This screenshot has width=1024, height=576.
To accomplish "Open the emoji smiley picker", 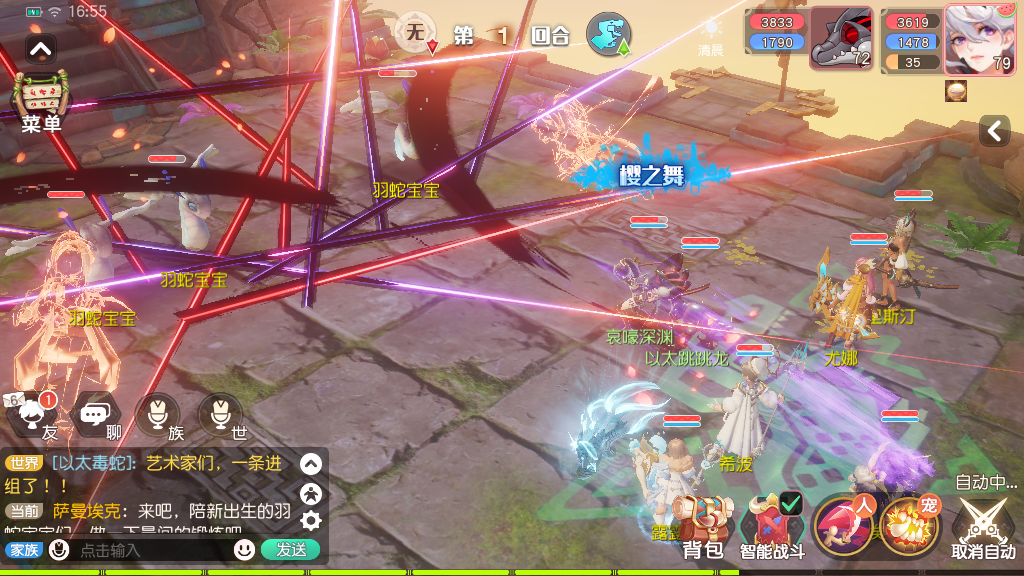I will coord(244,549).
